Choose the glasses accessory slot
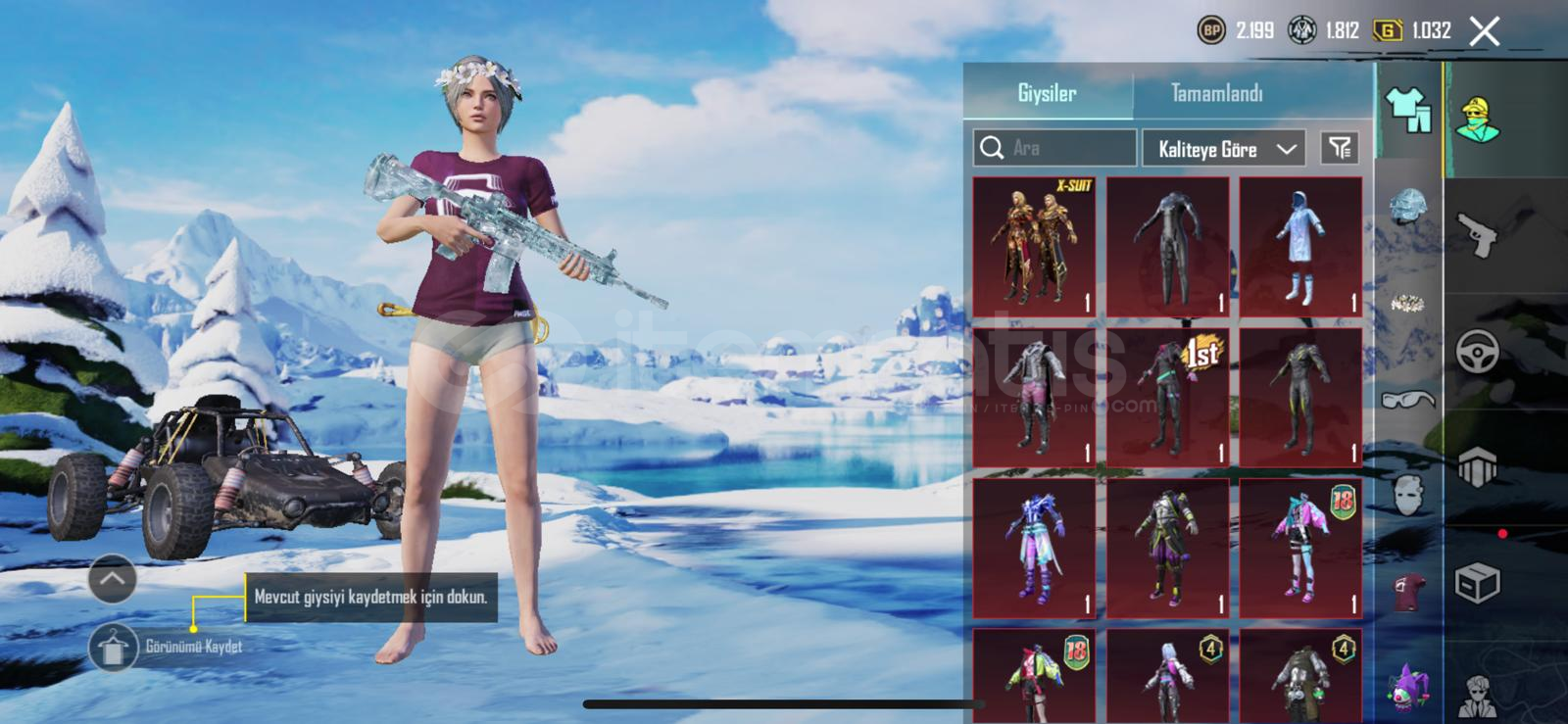Screen dimensions: 1568x724 tap(1408, 399)
